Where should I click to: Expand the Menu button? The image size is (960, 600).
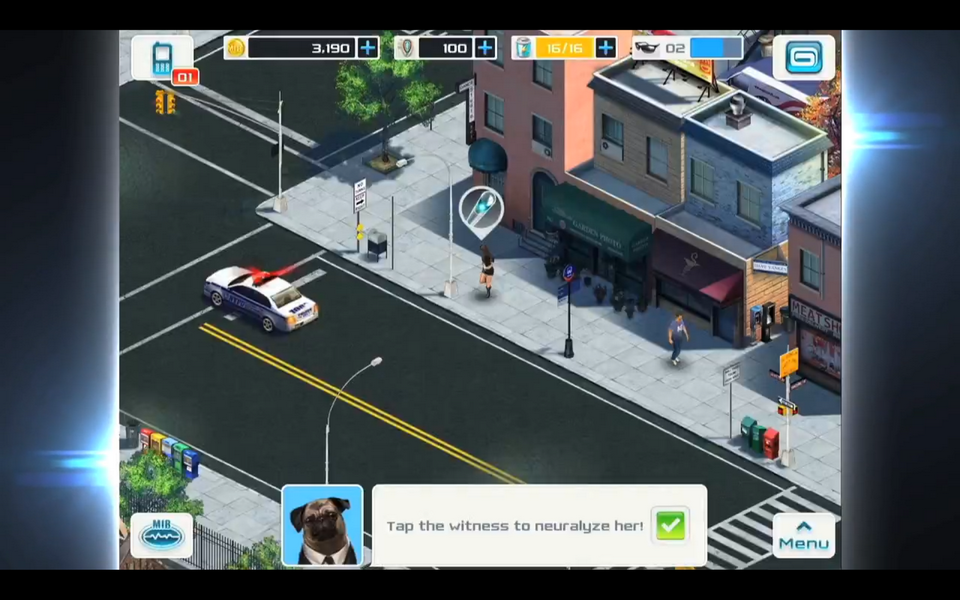click(803, 535)
